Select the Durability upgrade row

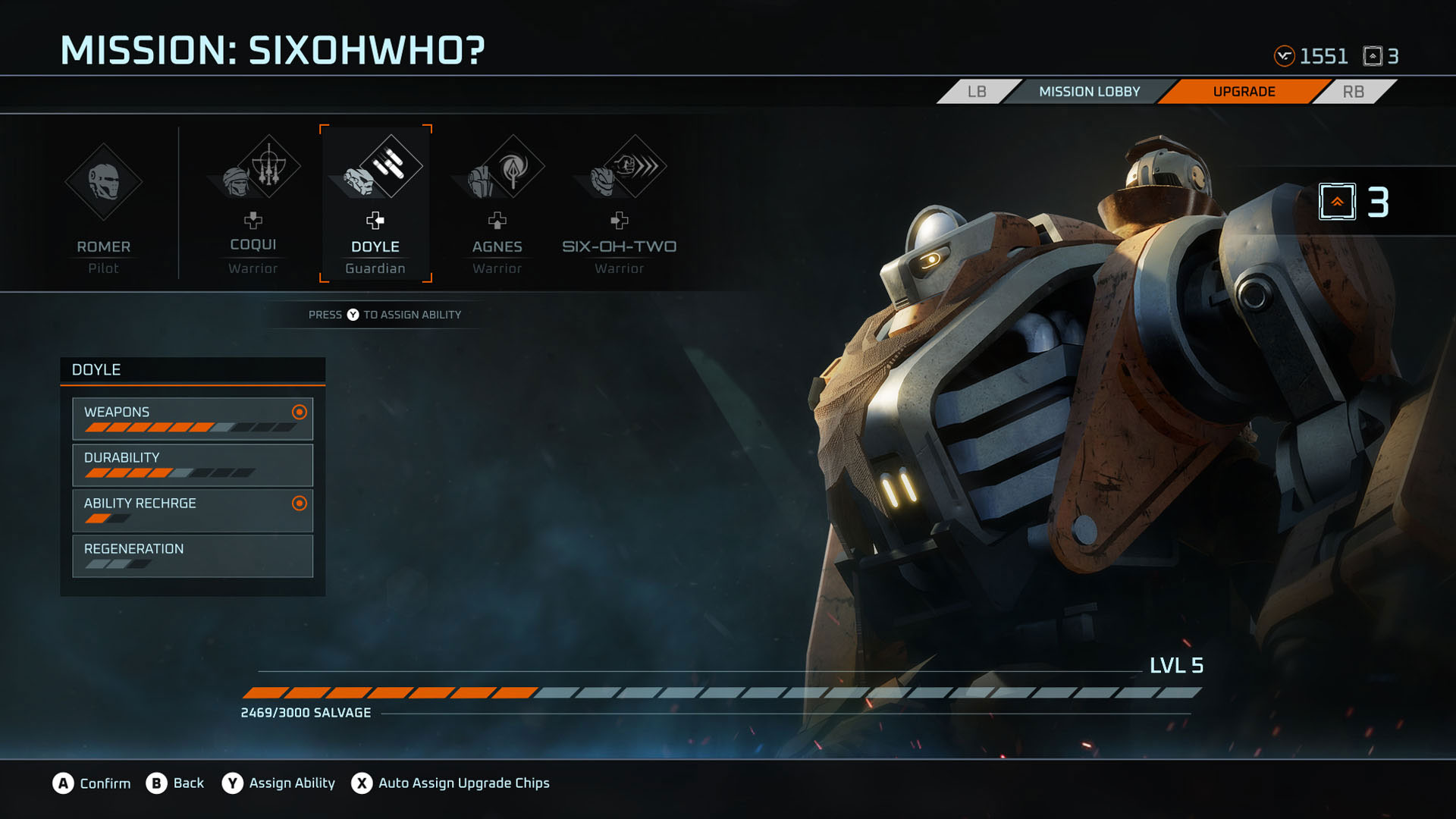pyautogui.click(x=193, y=464)
